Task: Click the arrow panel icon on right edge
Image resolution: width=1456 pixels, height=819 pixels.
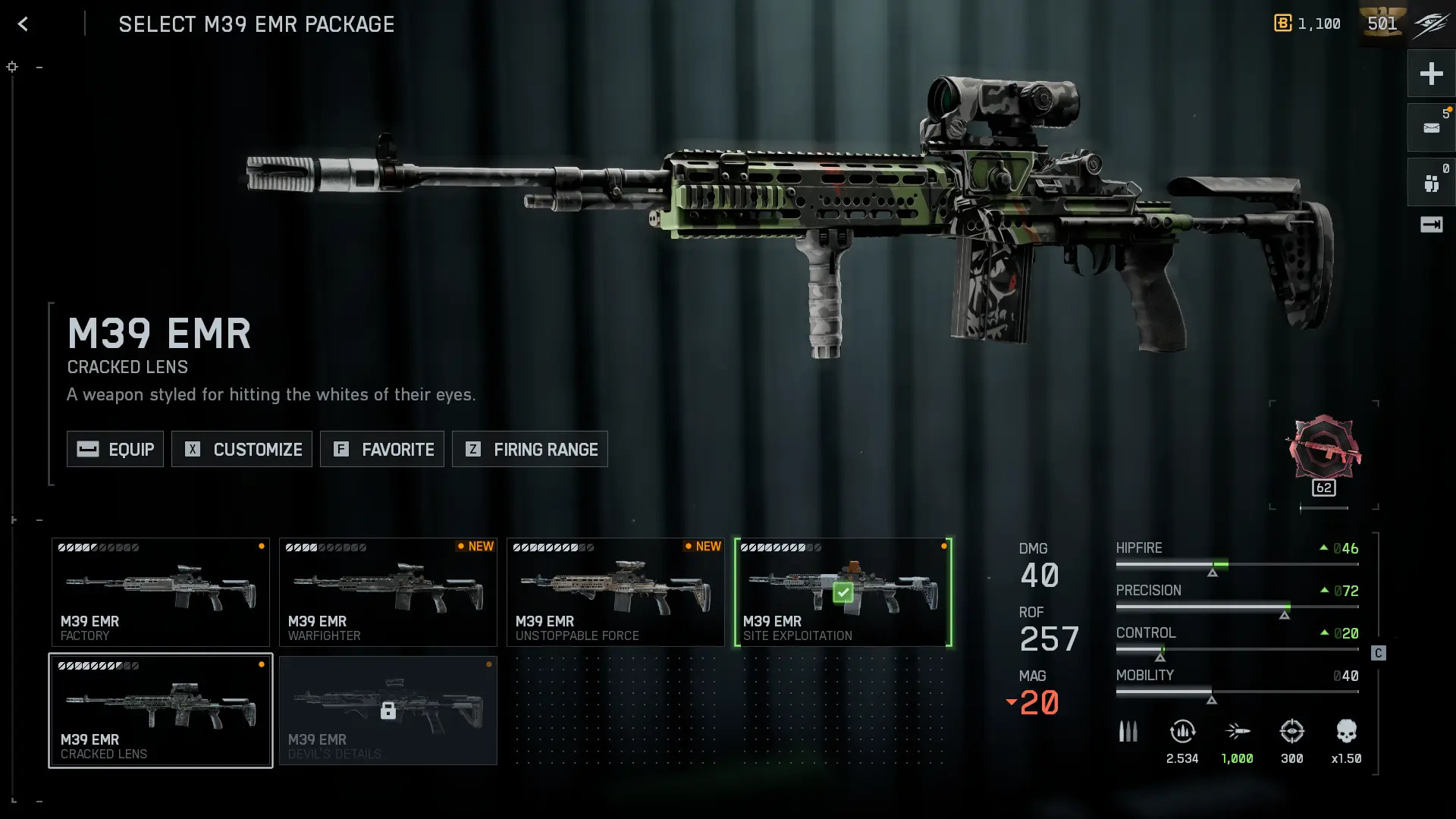Action: (x=1431, y=224)
